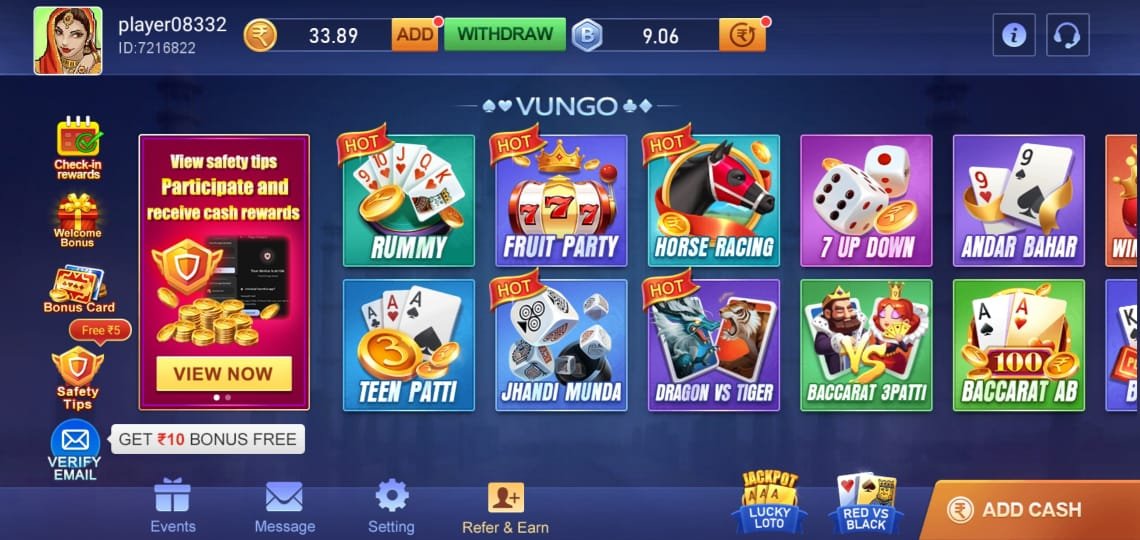This screenshot has width=1140, height=540.
Task: Open Refer & Earn
Action: pos(505,507)
